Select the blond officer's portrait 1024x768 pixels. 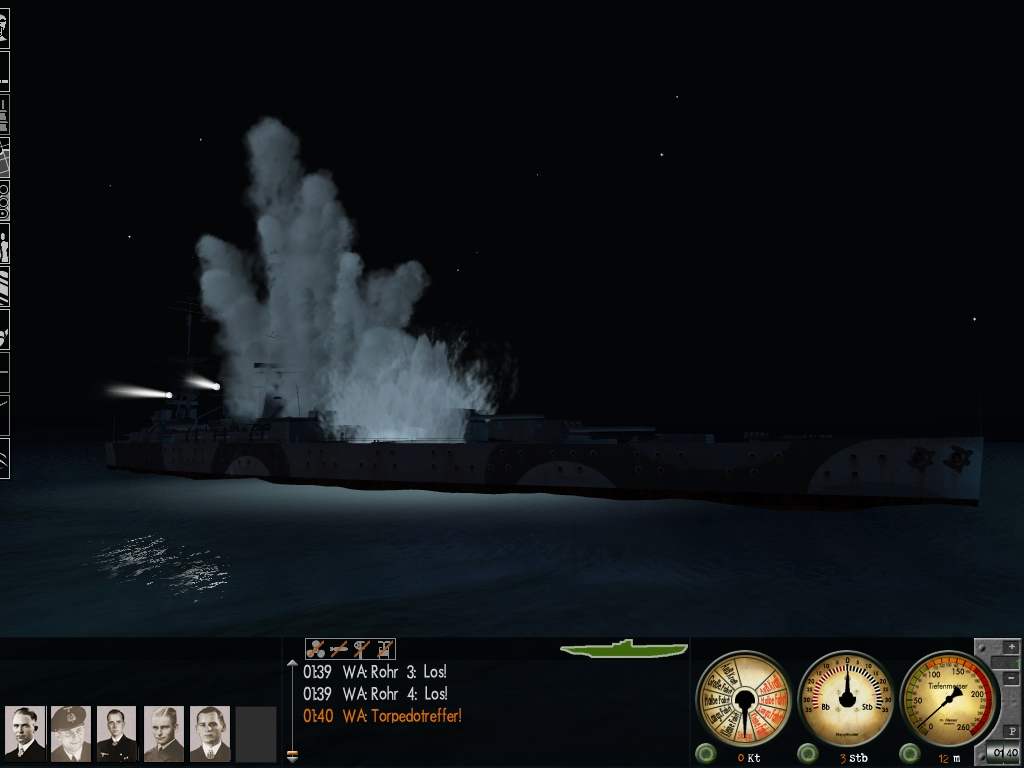click(163, 733)
